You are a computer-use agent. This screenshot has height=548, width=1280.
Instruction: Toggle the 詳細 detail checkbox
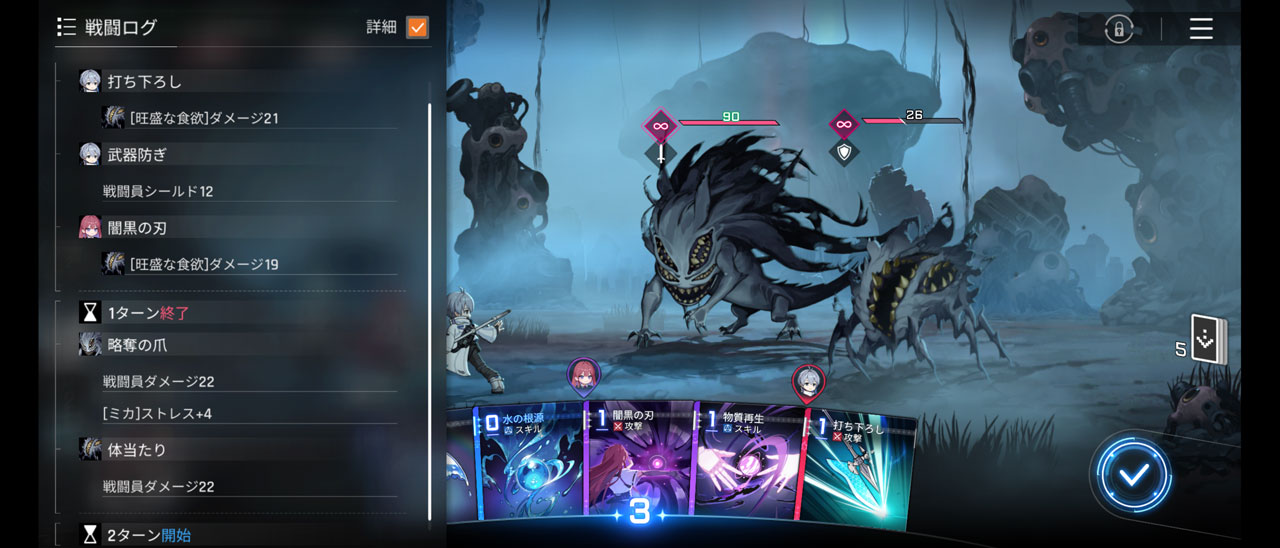point(417,27)
